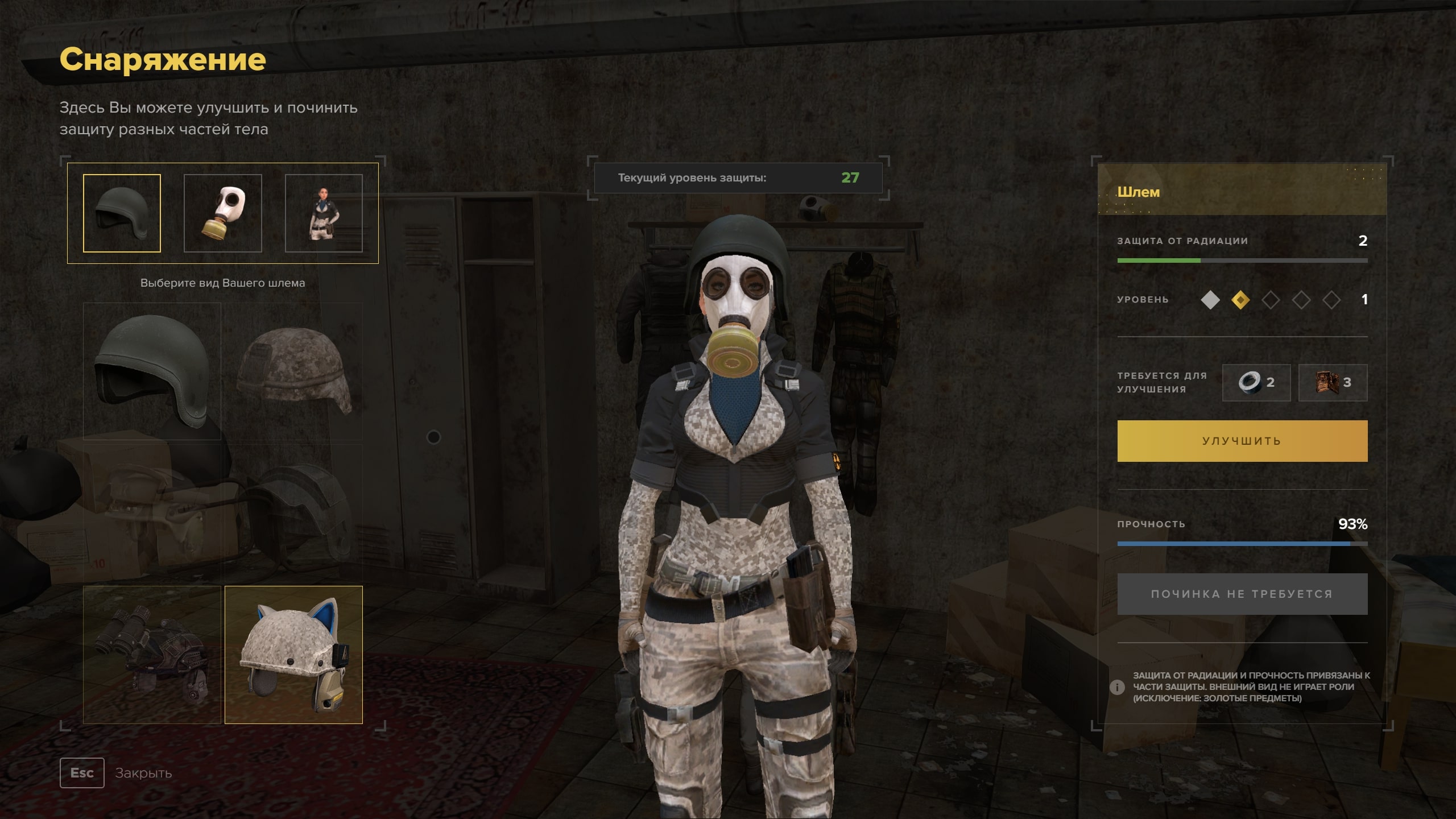Viewport: 1456px width, 819px height.
Task: Open the body outfit category
Action: [x=324, y=213]
